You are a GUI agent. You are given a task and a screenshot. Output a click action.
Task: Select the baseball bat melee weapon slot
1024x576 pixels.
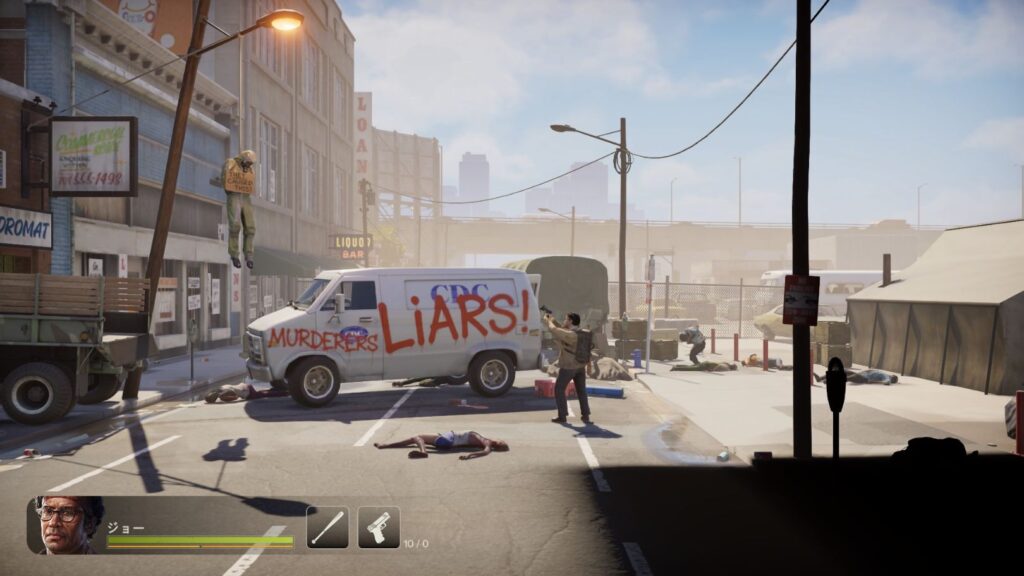tap(327, 527)
